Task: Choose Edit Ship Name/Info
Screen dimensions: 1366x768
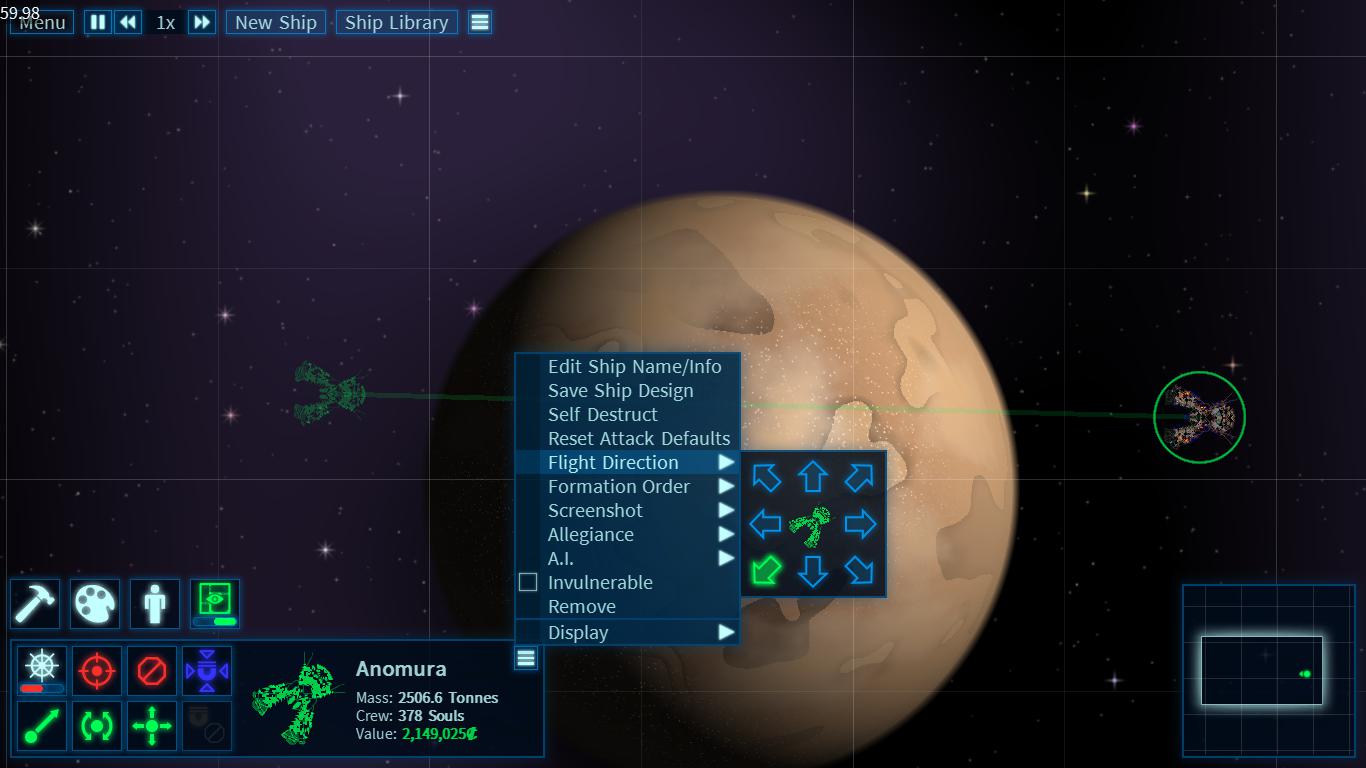Action: pos(634,366)
